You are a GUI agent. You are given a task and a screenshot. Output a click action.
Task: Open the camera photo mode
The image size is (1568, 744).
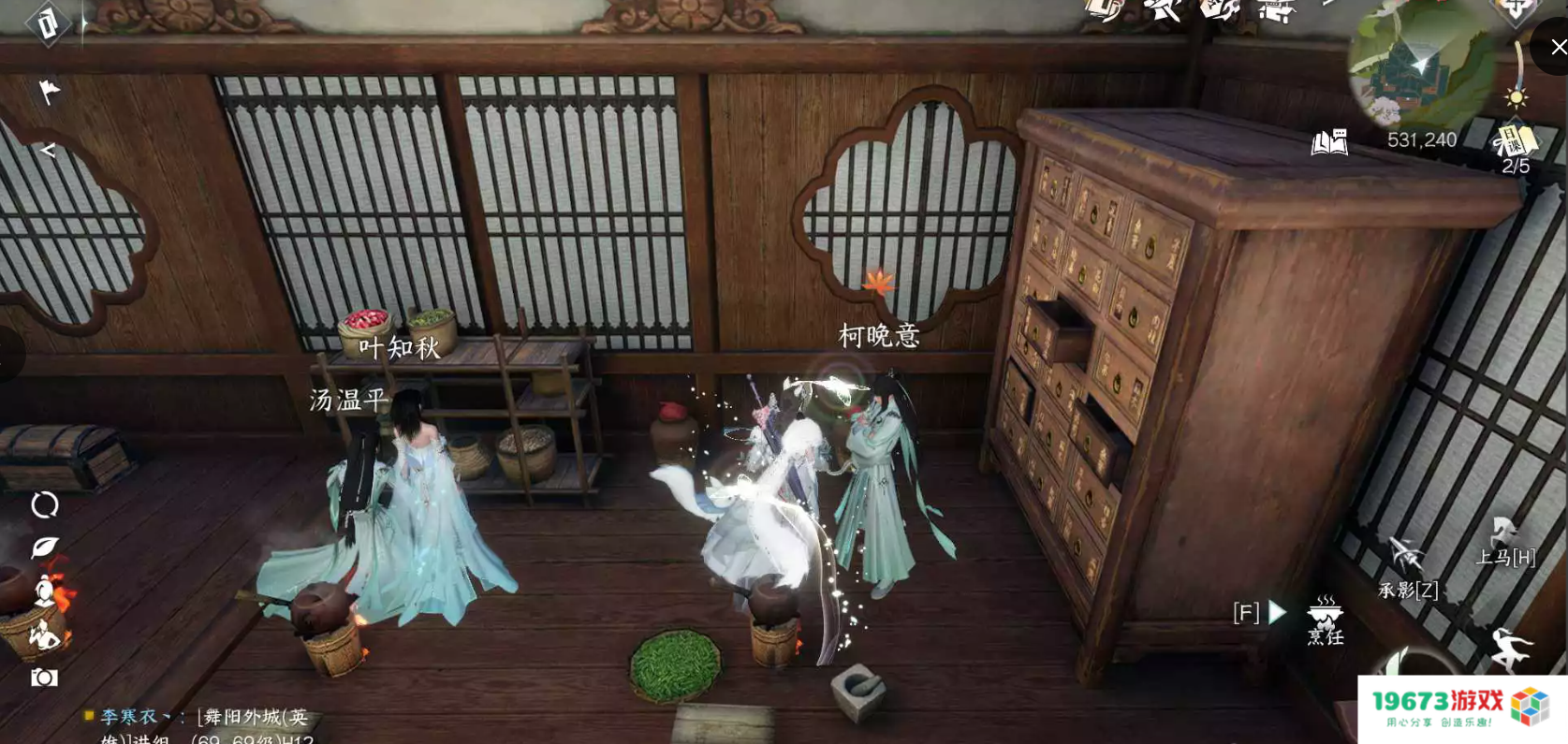pyautogui.click(x=44, y=678)
